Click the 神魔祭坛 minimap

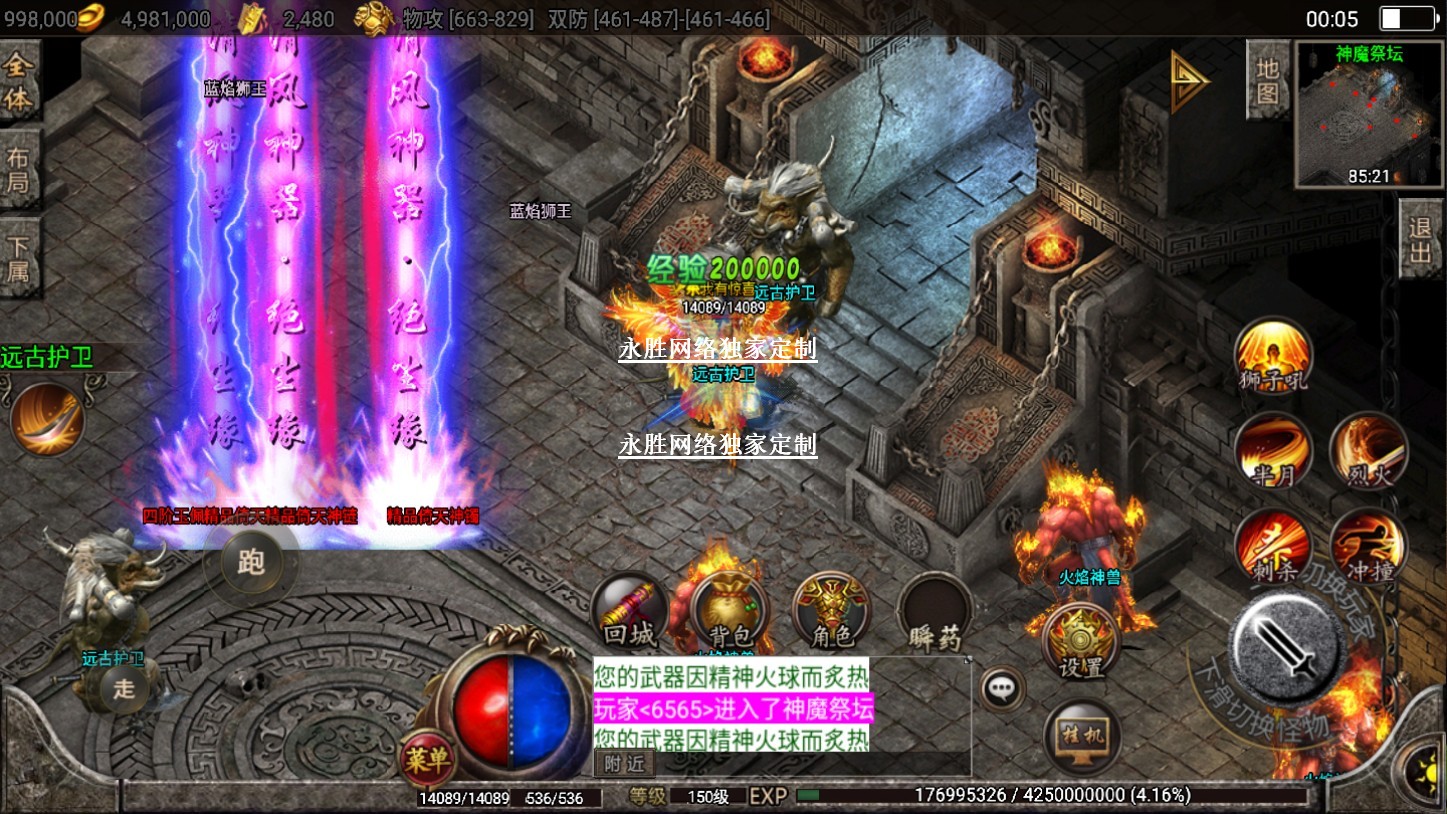point(1368,114)
